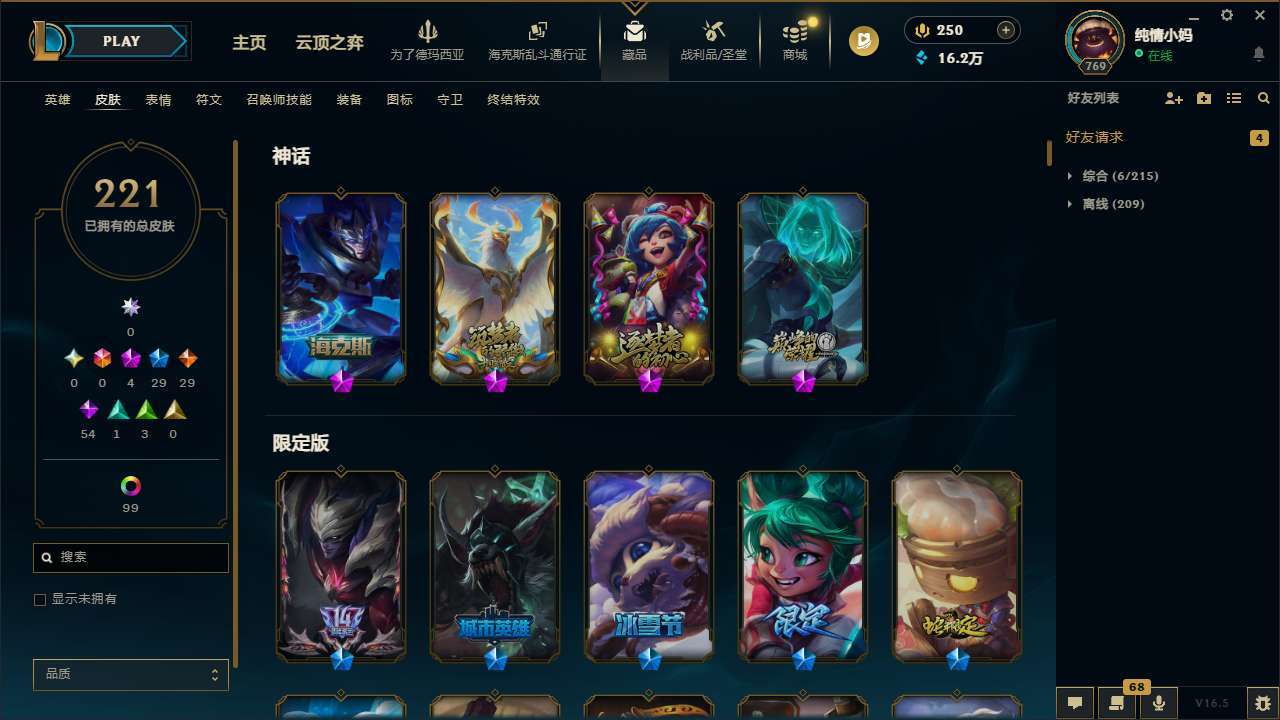Click the PLAY button
The image size is (1280, 720).
tap(121, 41)
